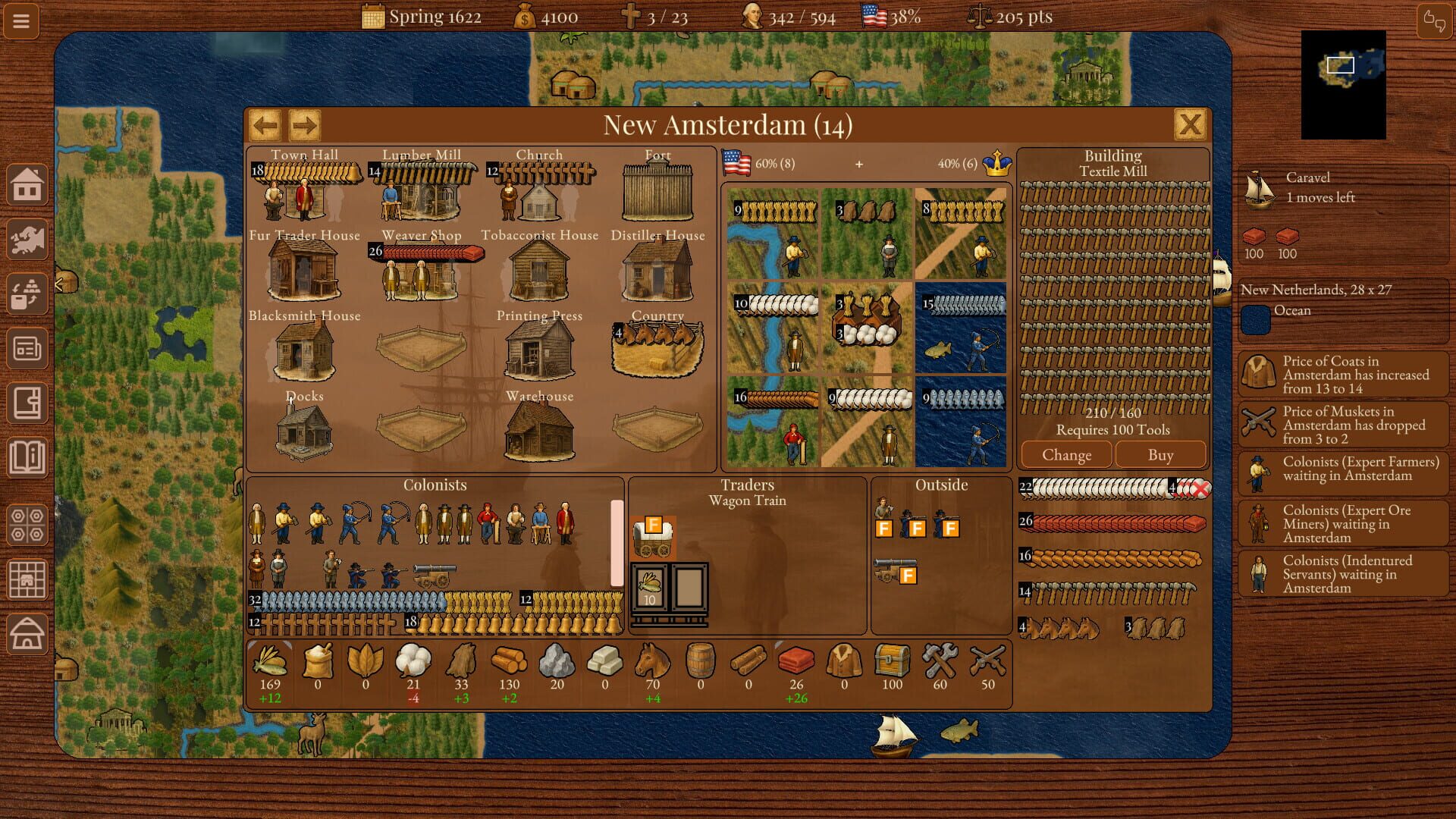Click Change to pick a different building
Screen dimensions: 1456x819
click(x=1065, y=454)
